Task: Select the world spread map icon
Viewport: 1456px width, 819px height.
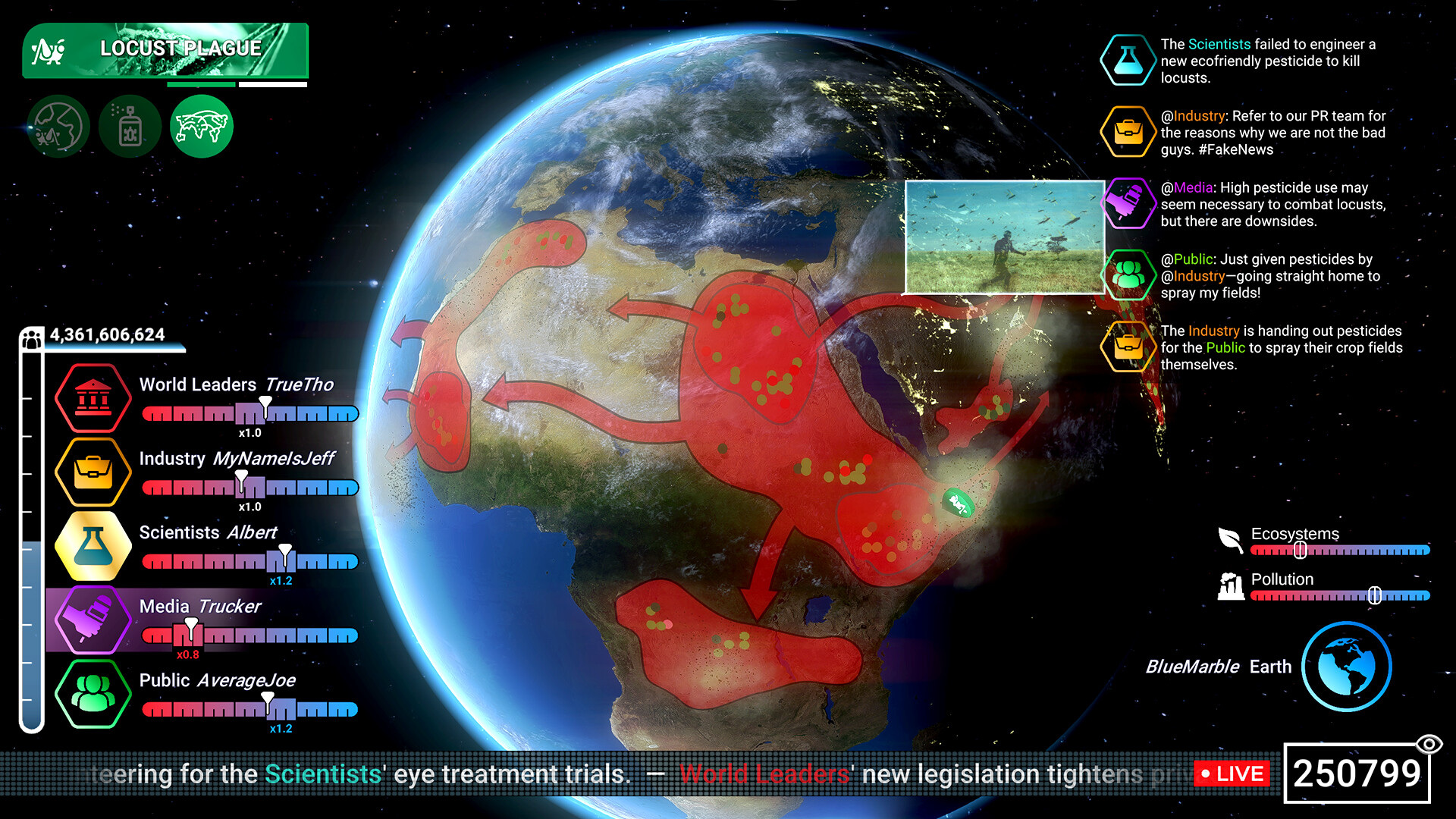Action: (x=200, y=125)
